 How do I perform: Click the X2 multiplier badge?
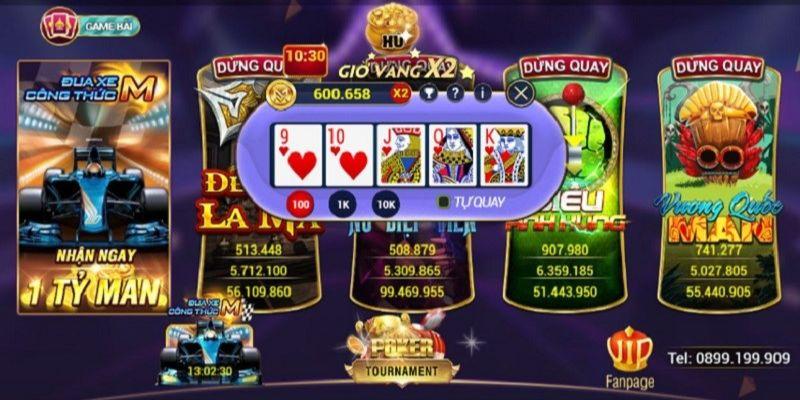pyautogui.click(x=401, y=94)
